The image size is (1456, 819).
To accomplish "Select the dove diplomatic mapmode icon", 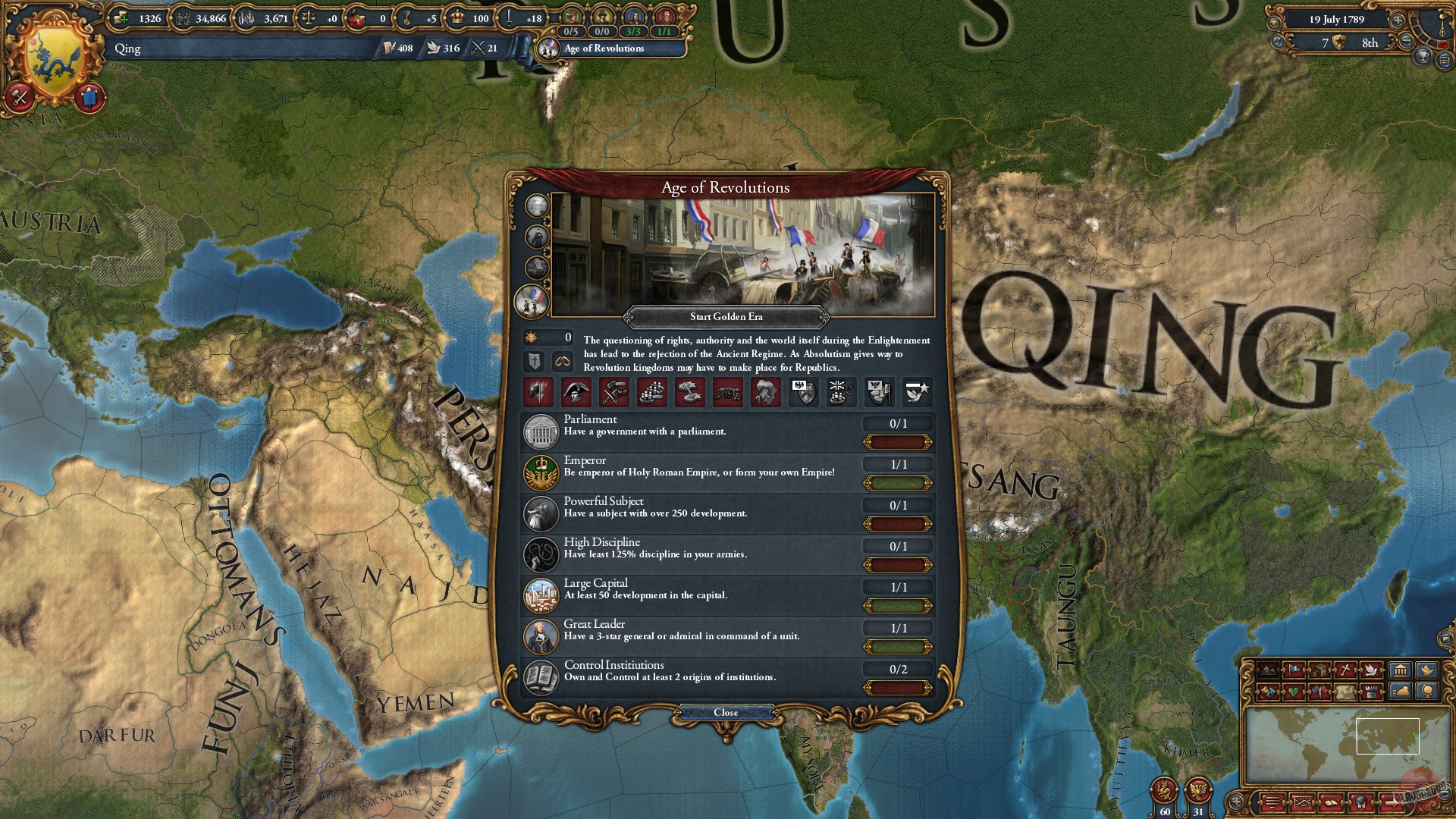I will click(1371, 670).
